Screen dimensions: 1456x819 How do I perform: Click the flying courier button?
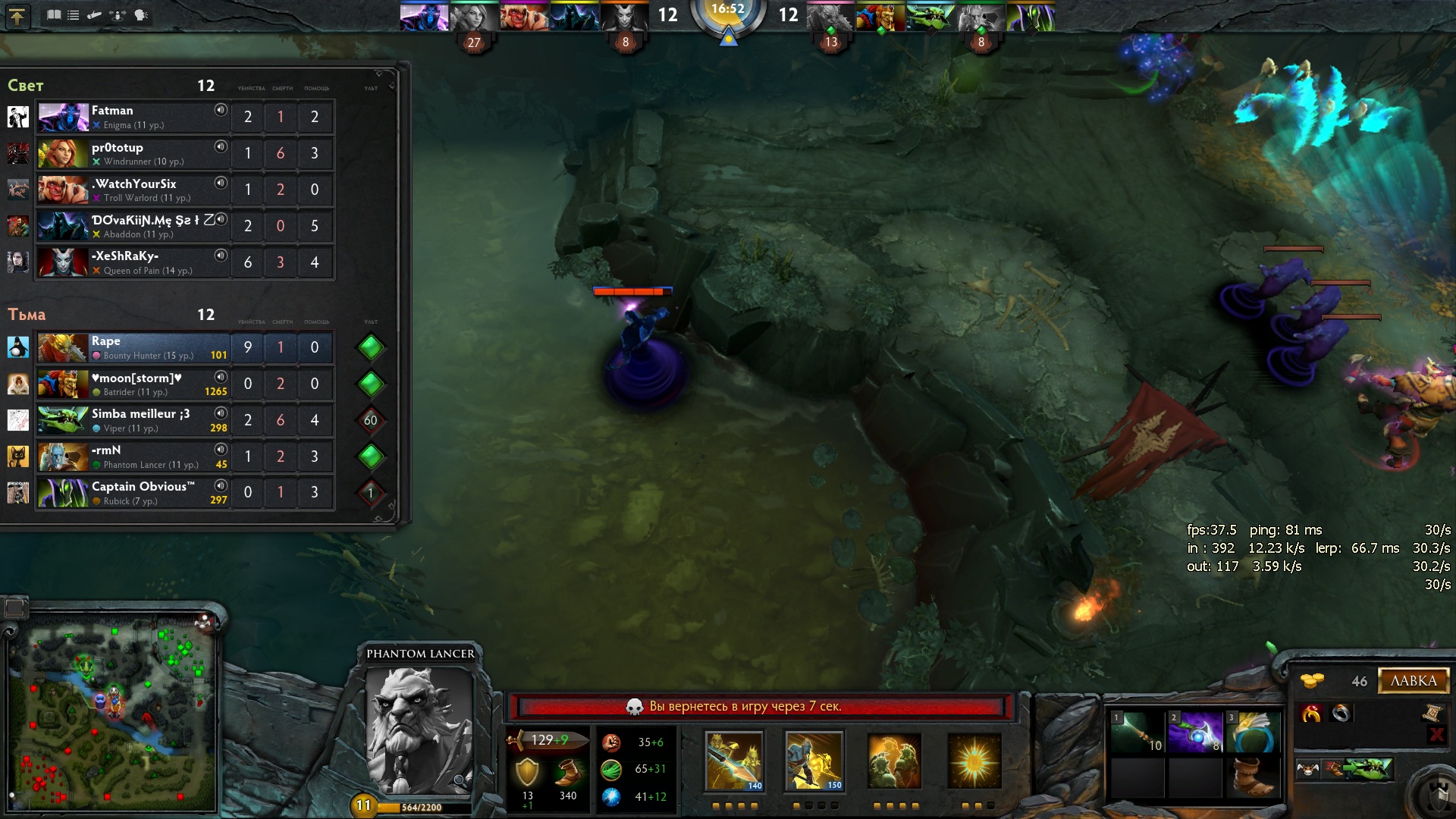(x=1308, y=769)
